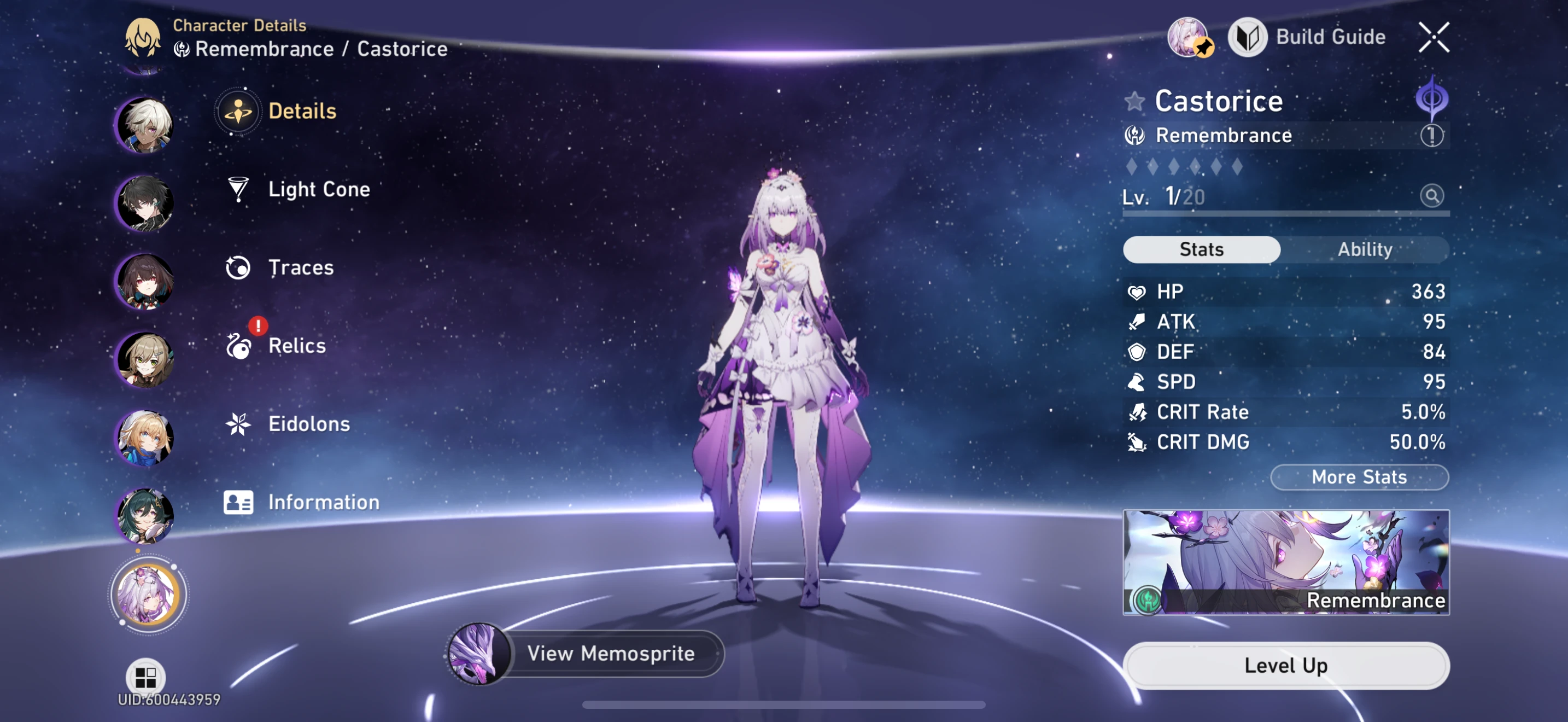Switch to the Ability tab
Screen dimensions: 1568x722
[x=1365, y=249]
